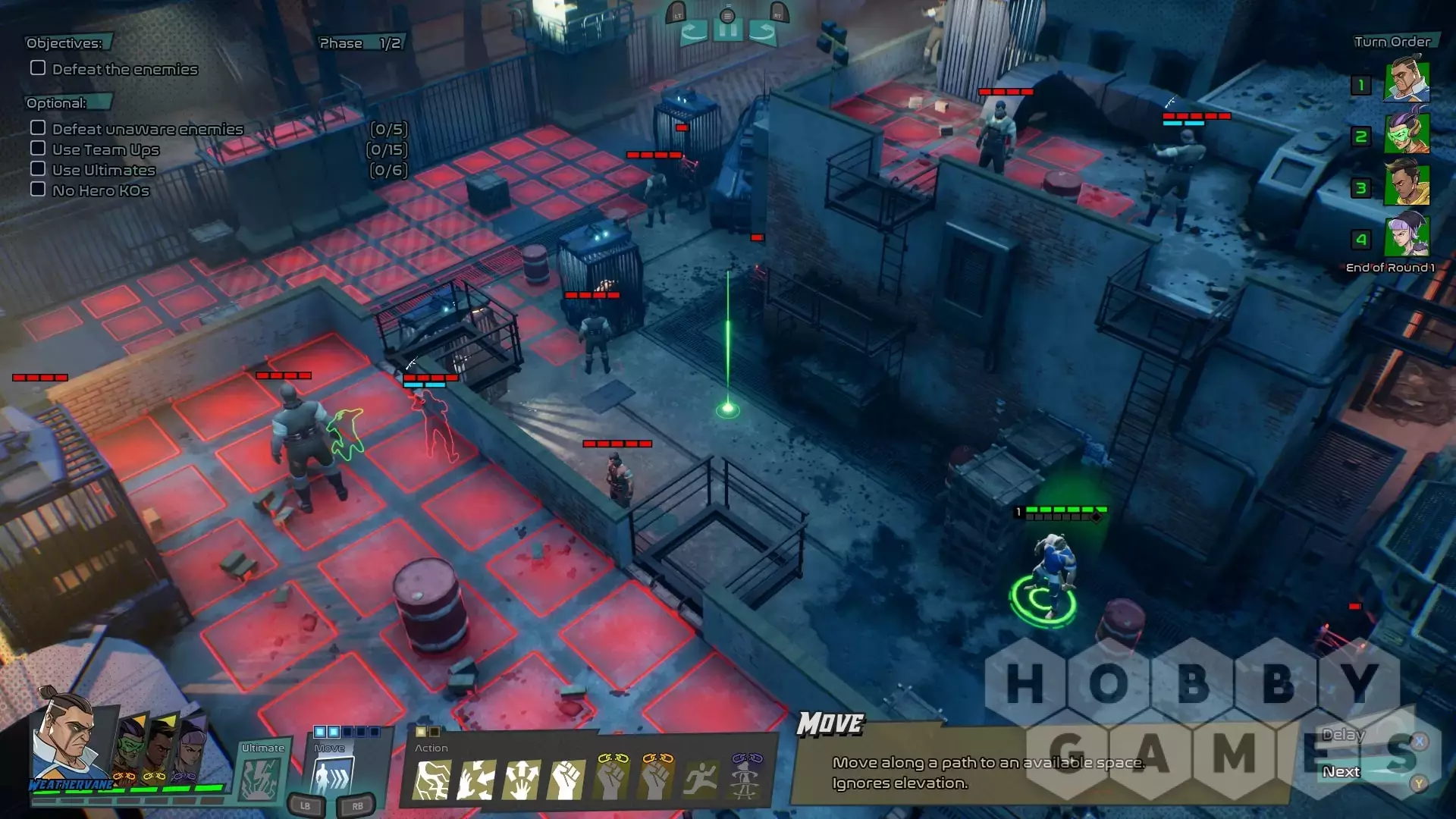
Task: Choose the yellow-hoodie hero in turn order
Action: click(x=1407, y=184)
